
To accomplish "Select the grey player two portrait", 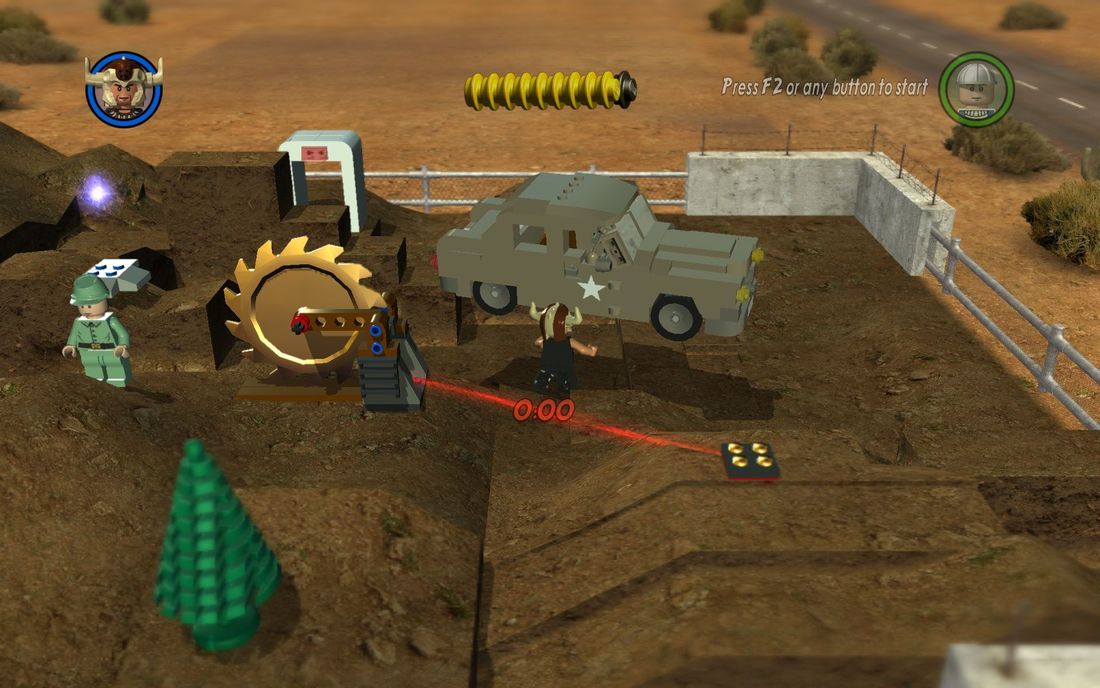I will coord(976,89).
